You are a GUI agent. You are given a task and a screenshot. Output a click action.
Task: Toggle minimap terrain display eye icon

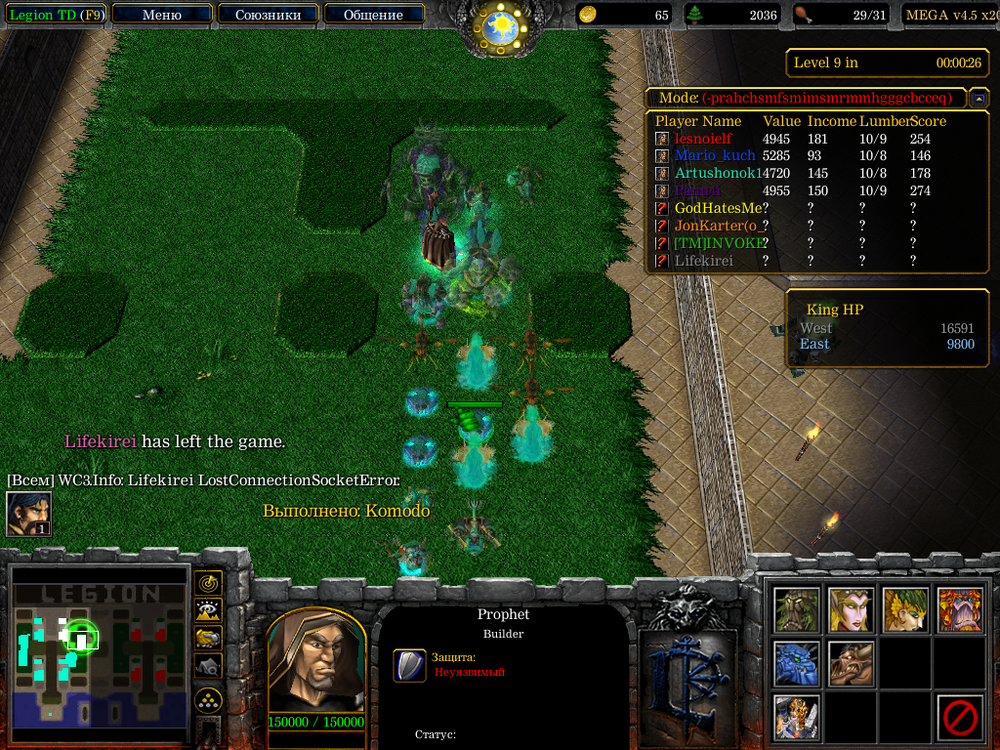pyautogui.click(x=208, y=610)
